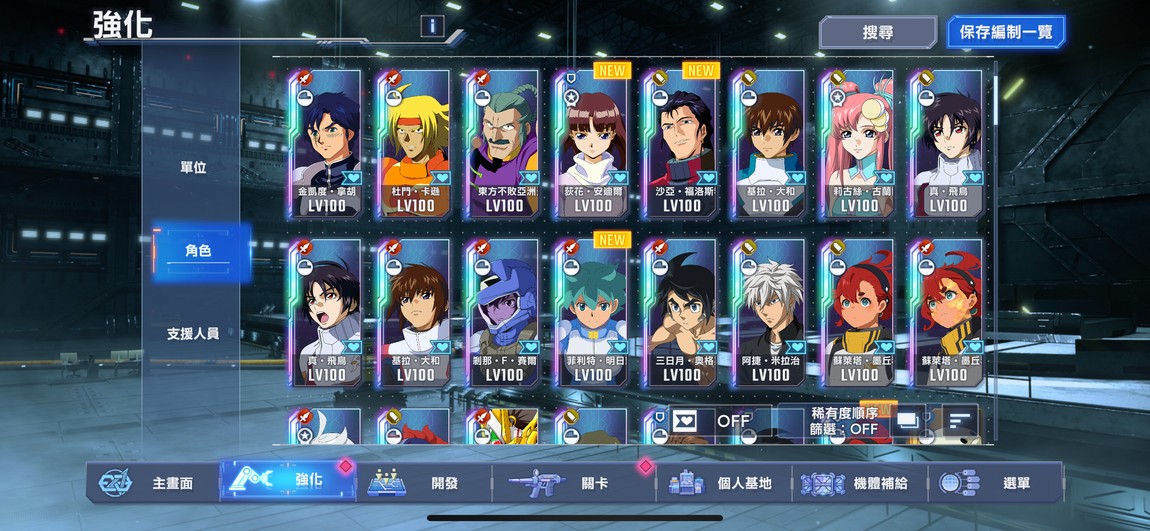Select the NEW 萩花·安迪爾 card
Screen dimensions: 1150x531
tap(593, 143)
